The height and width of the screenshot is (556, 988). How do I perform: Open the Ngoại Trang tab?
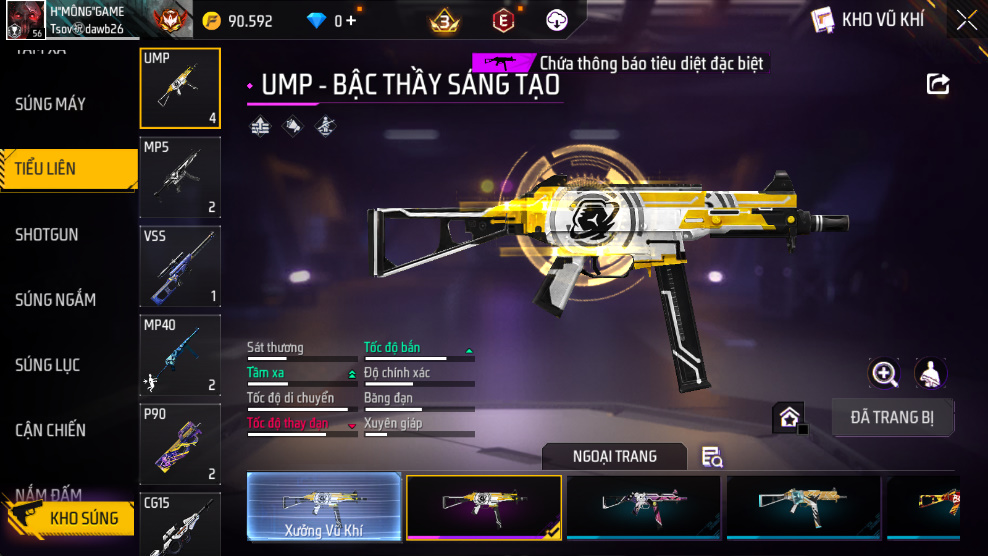pyautogui.click(x=614, y=457)
